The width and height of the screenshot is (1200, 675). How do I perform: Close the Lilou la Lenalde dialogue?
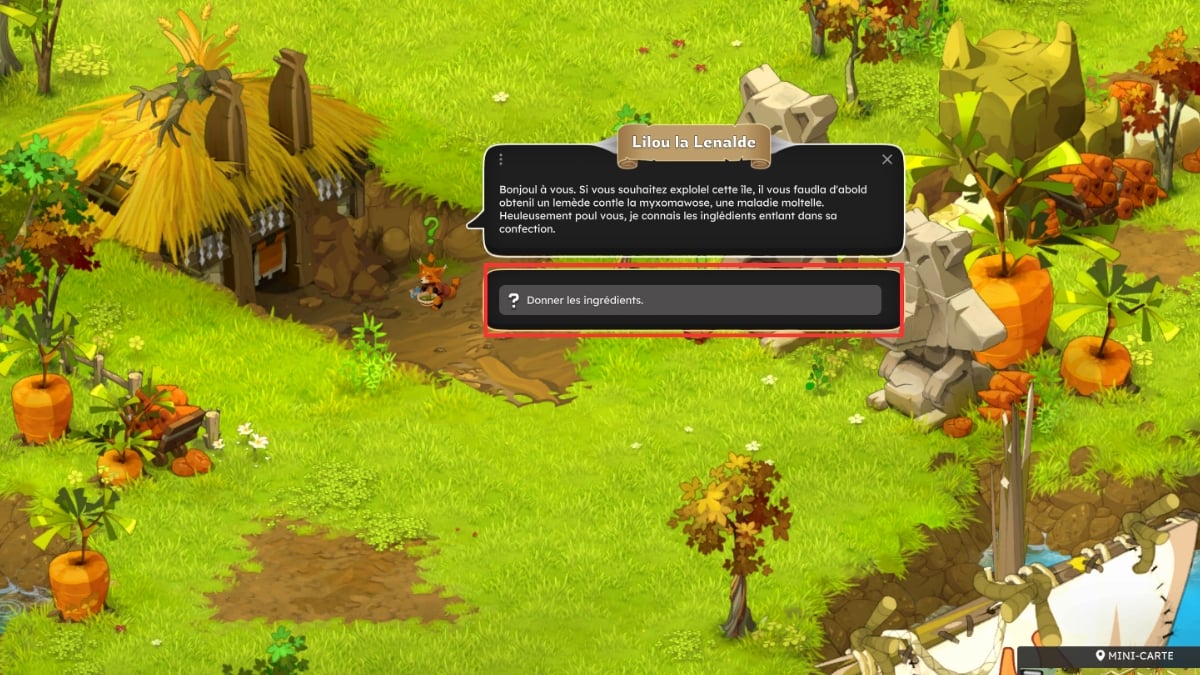pos(887,159)
